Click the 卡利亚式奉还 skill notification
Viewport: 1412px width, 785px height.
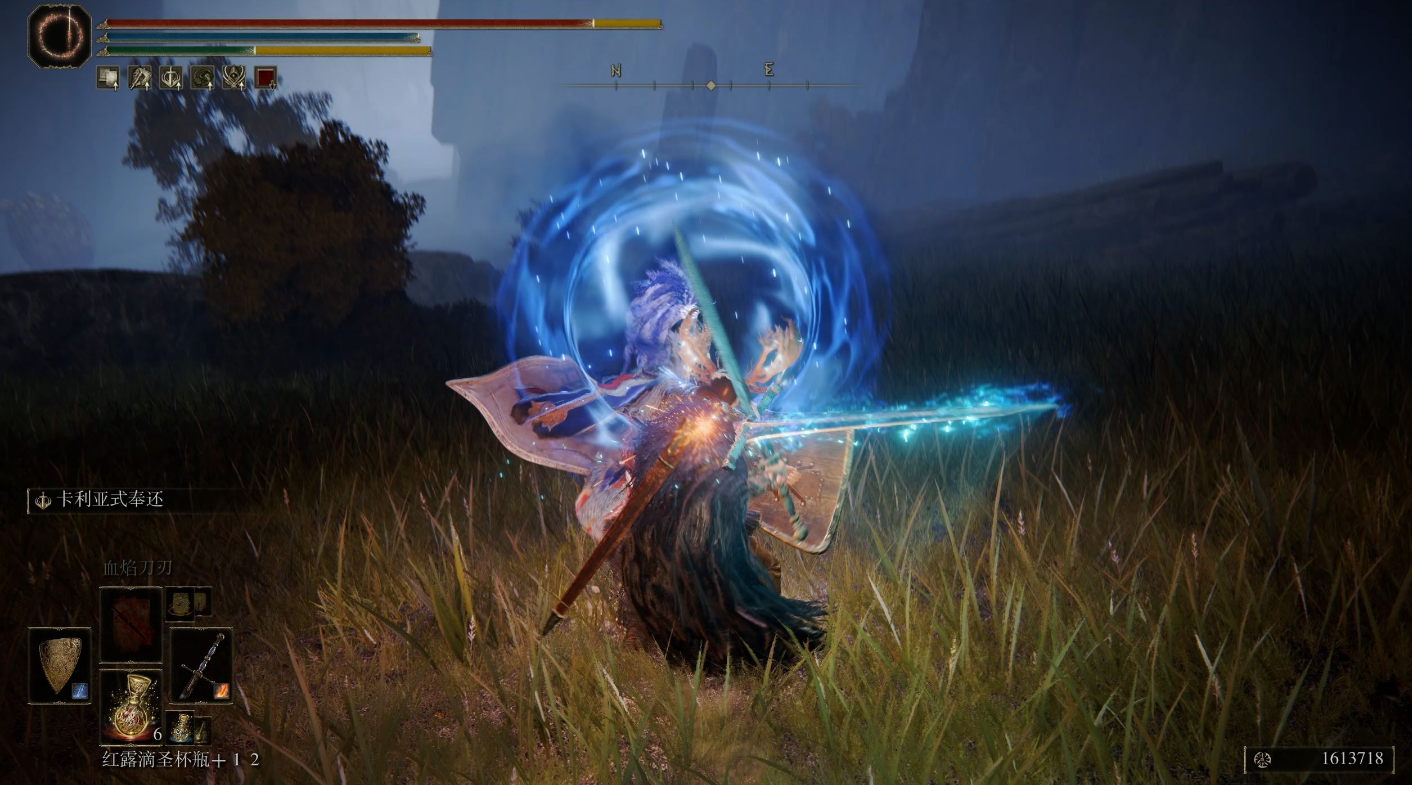(x=100, y=499)
